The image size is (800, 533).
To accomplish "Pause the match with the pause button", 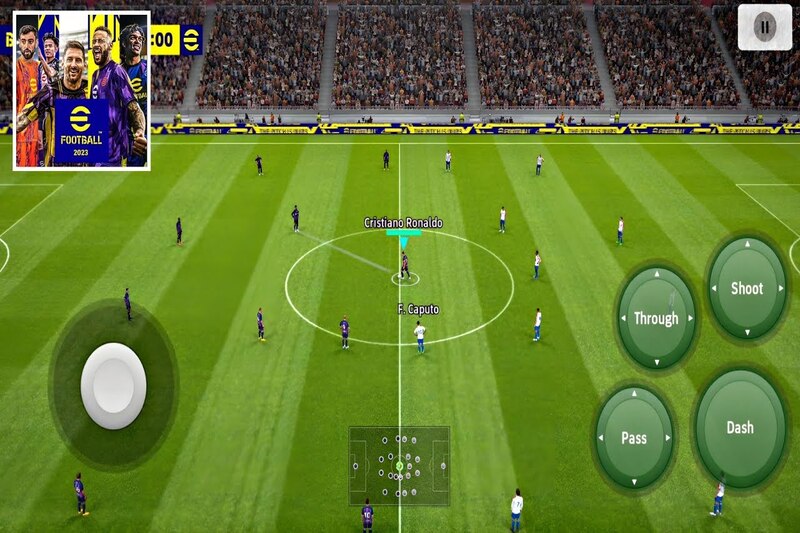I will 764,27.
